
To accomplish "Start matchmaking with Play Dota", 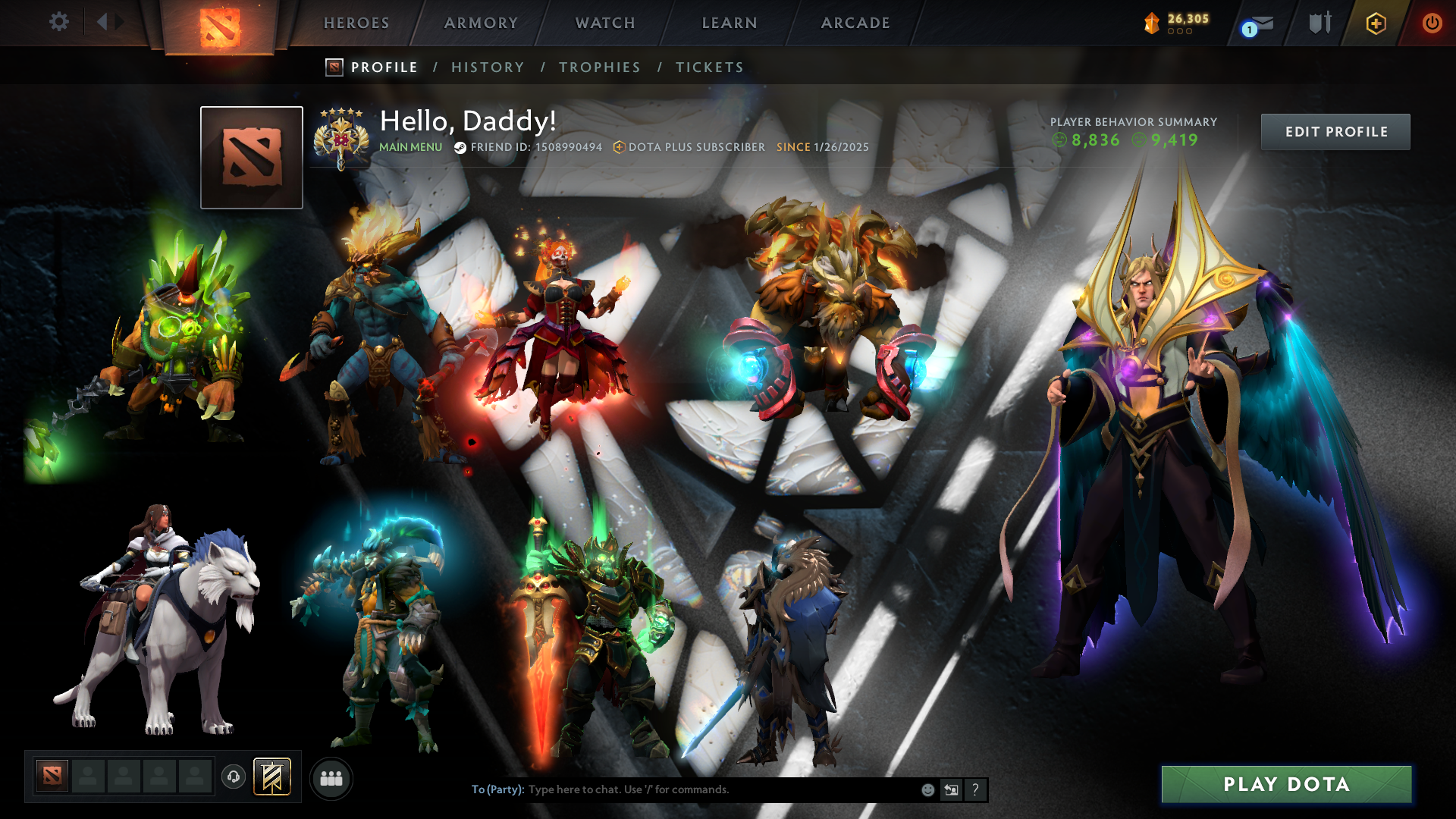I will [x=1286, y=784].
